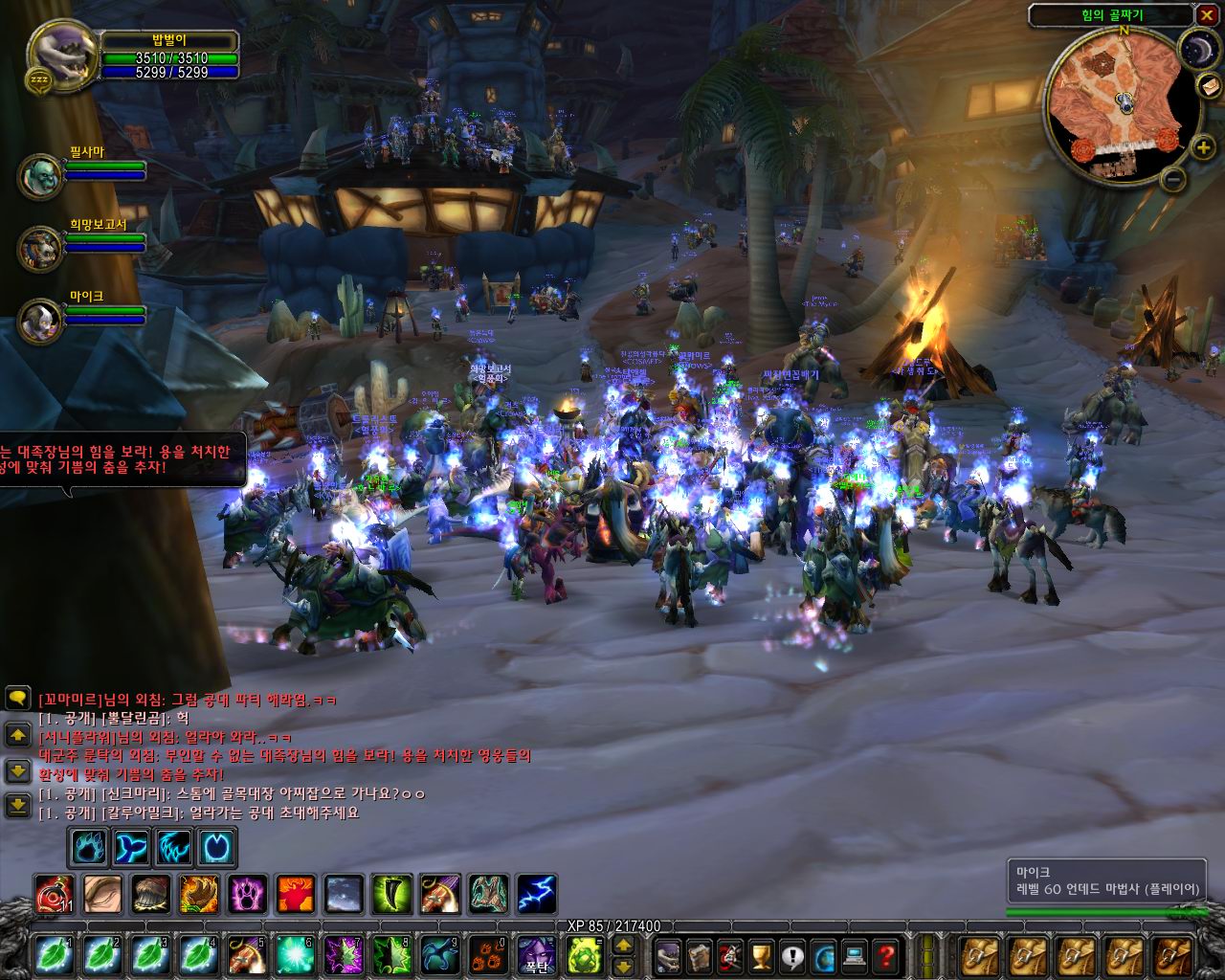Activate the 폭탄 macro button
Screen dimensions: 1225x980
tap(536, 954)
